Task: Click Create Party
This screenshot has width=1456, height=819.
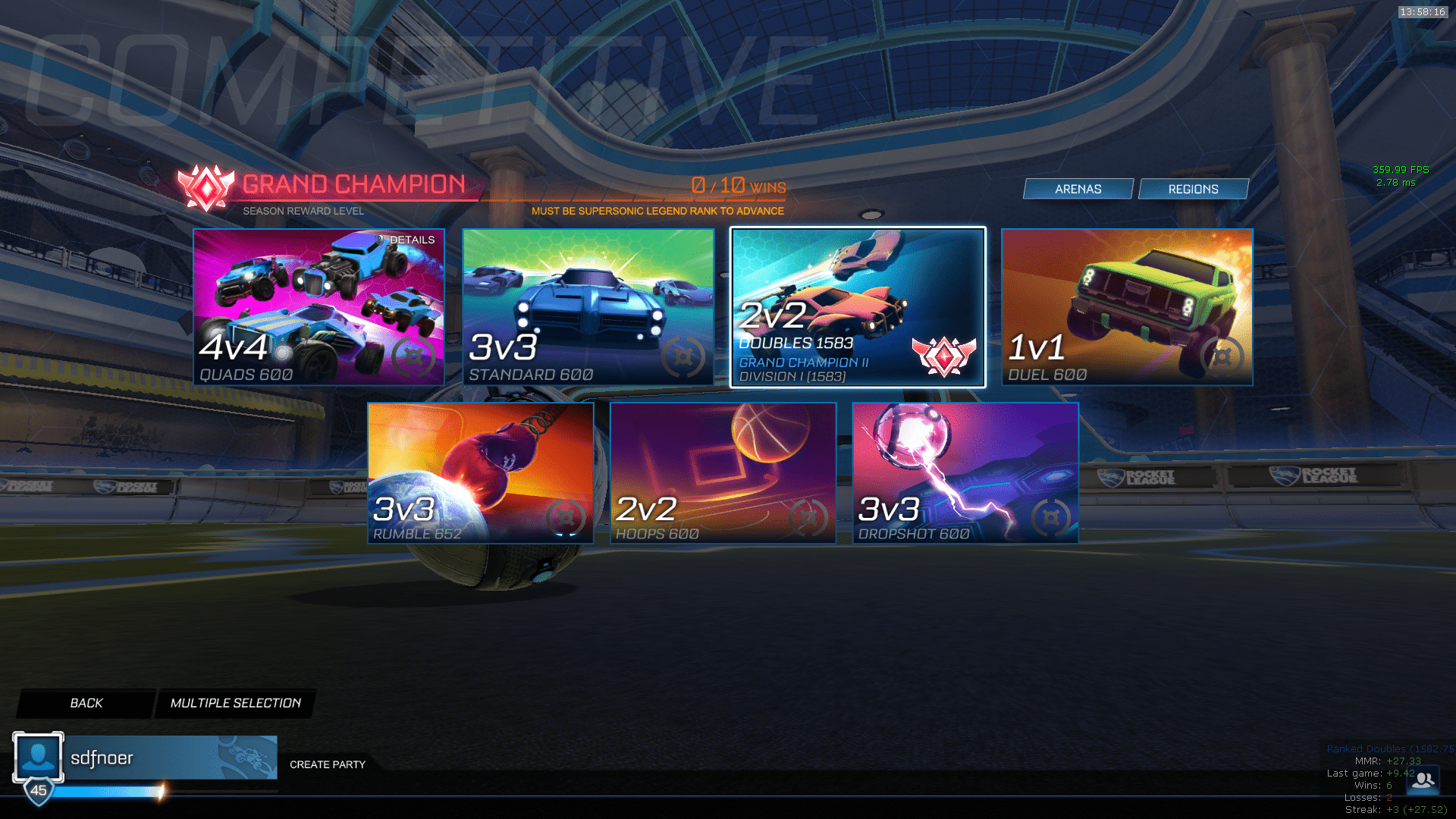Action: (328, 764)
